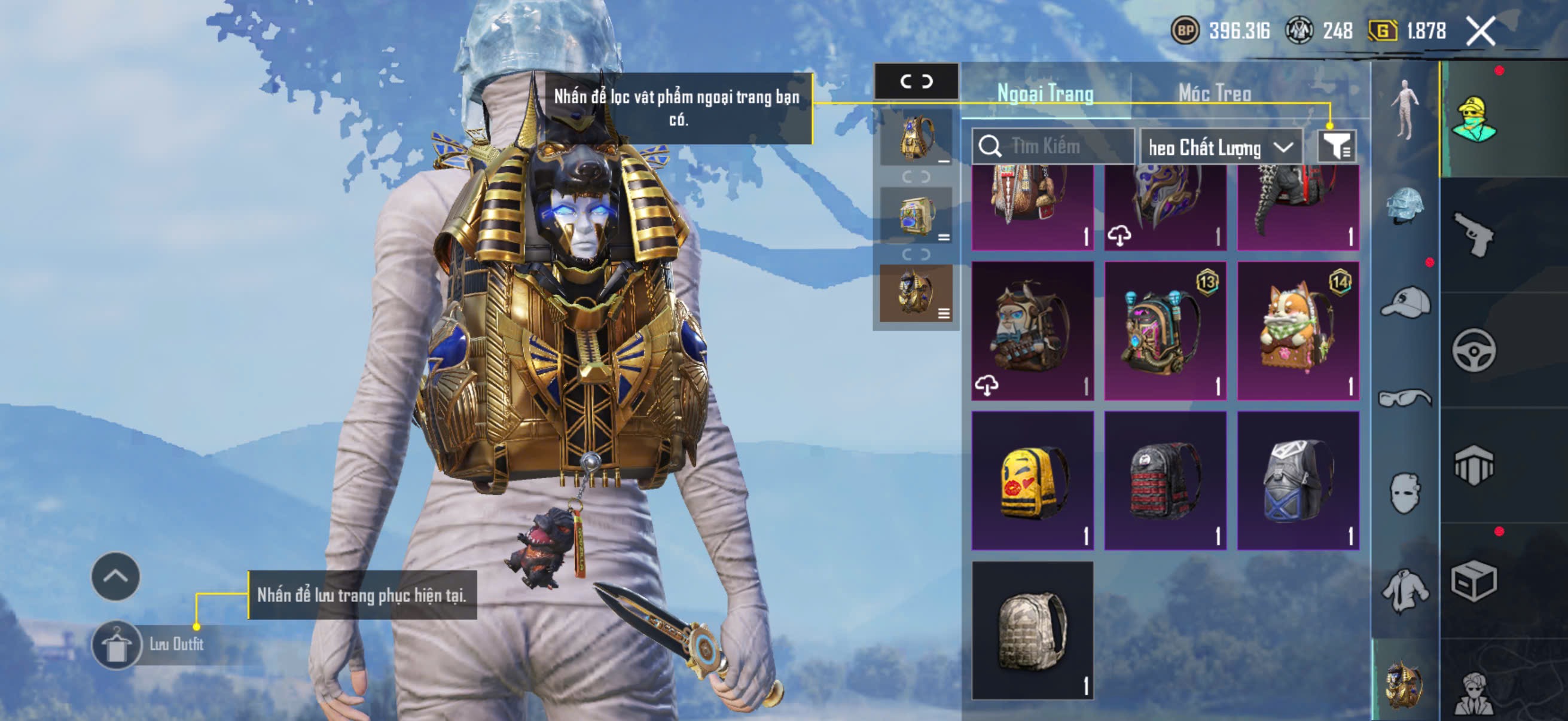Open the pistol weapons category

pyautogui.click(x=1474, y=235)
